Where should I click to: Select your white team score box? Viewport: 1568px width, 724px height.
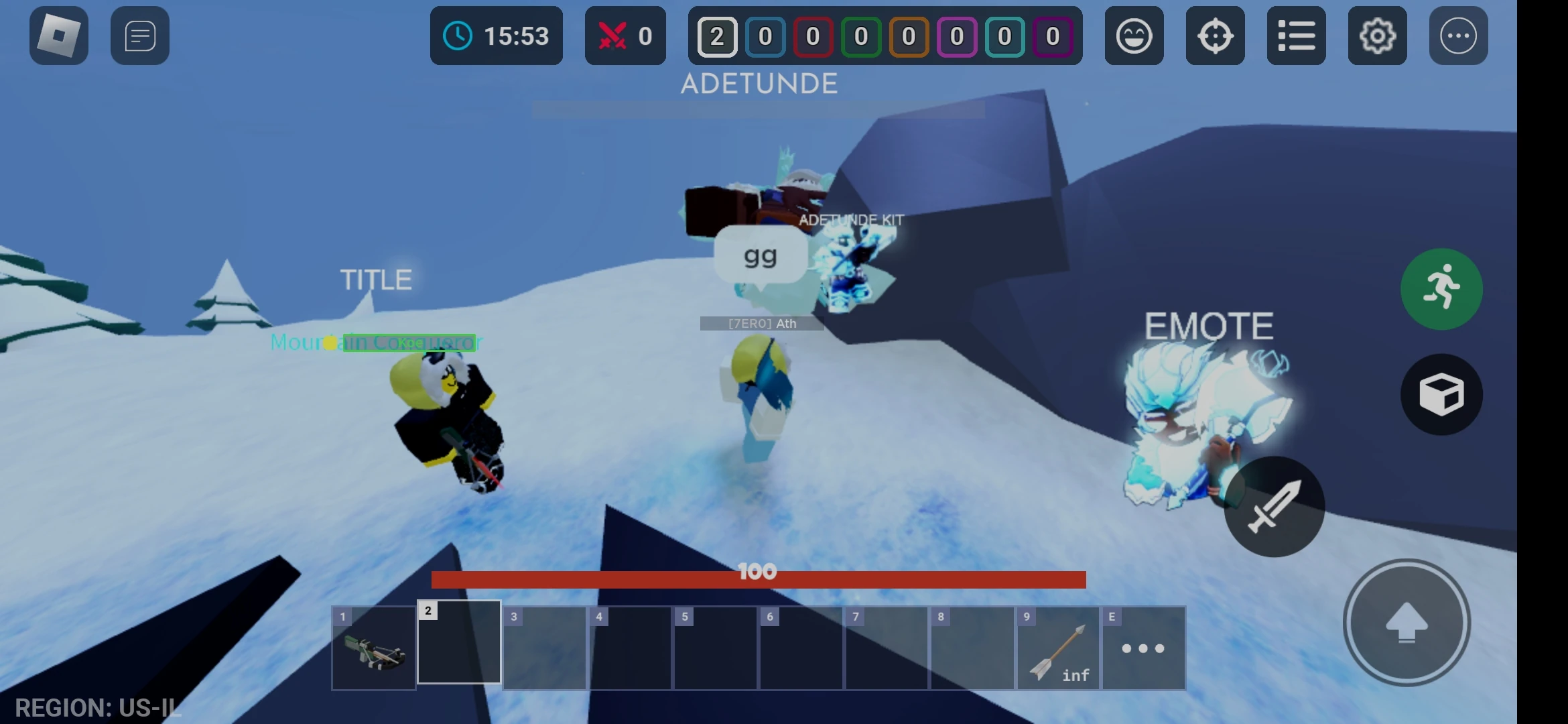click(717, 37)
